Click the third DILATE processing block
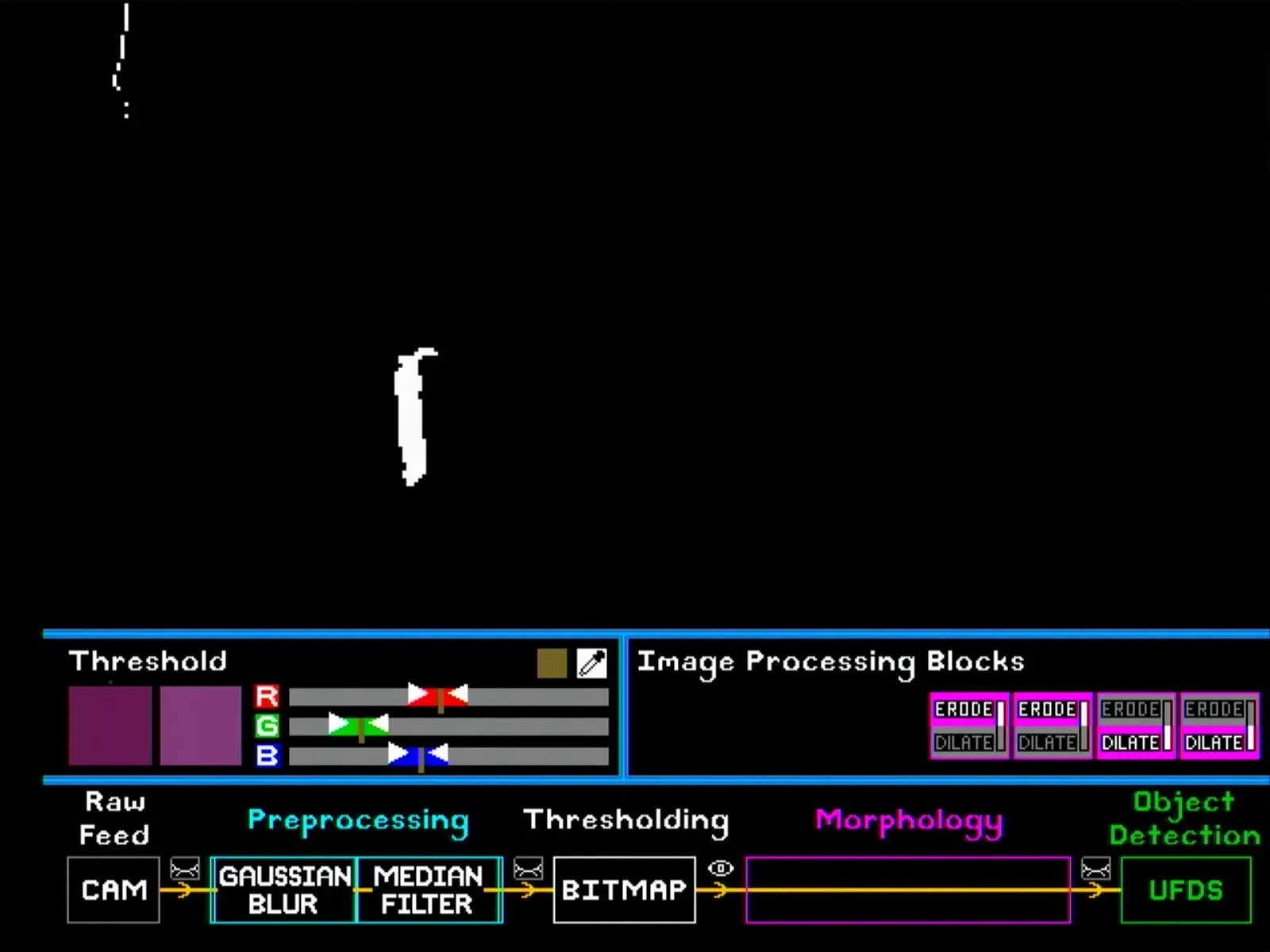This screenshot has height=952, width=1270. coord(1130,743)
